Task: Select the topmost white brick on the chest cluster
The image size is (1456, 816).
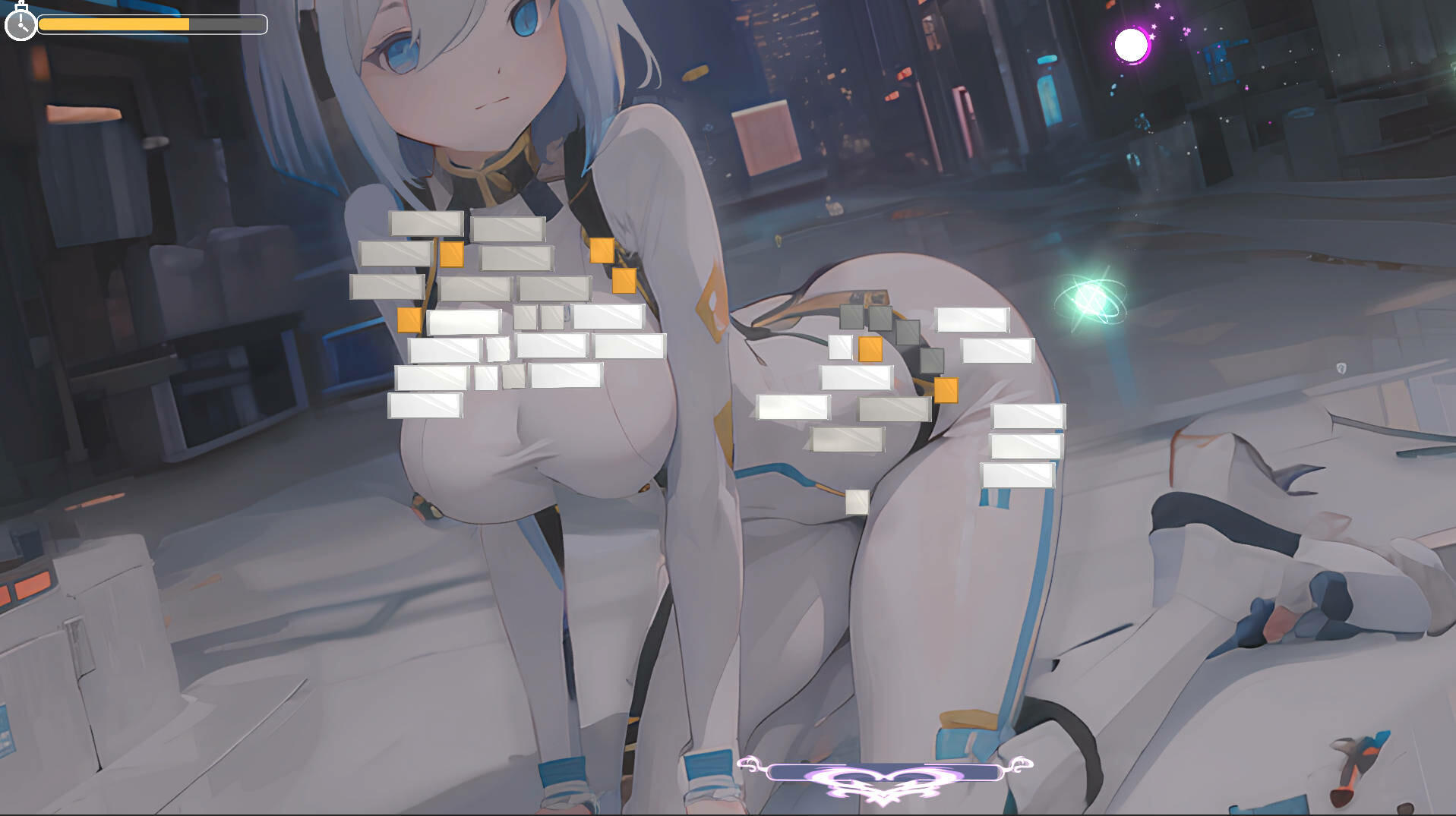Action: click(428, 222)
